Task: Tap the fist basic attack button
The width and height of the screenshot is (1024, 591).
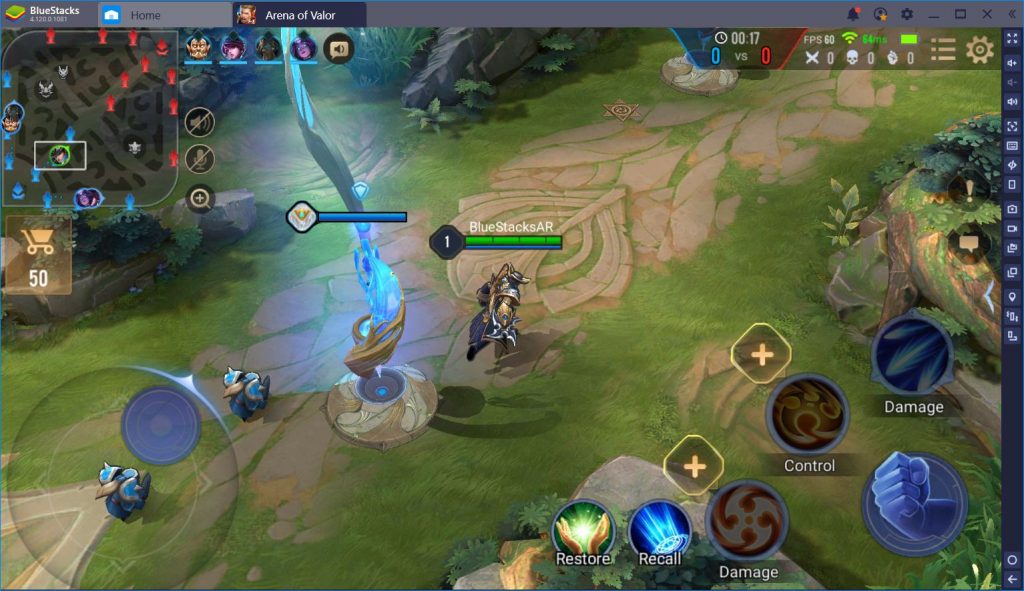Action: tap(913, 503)
